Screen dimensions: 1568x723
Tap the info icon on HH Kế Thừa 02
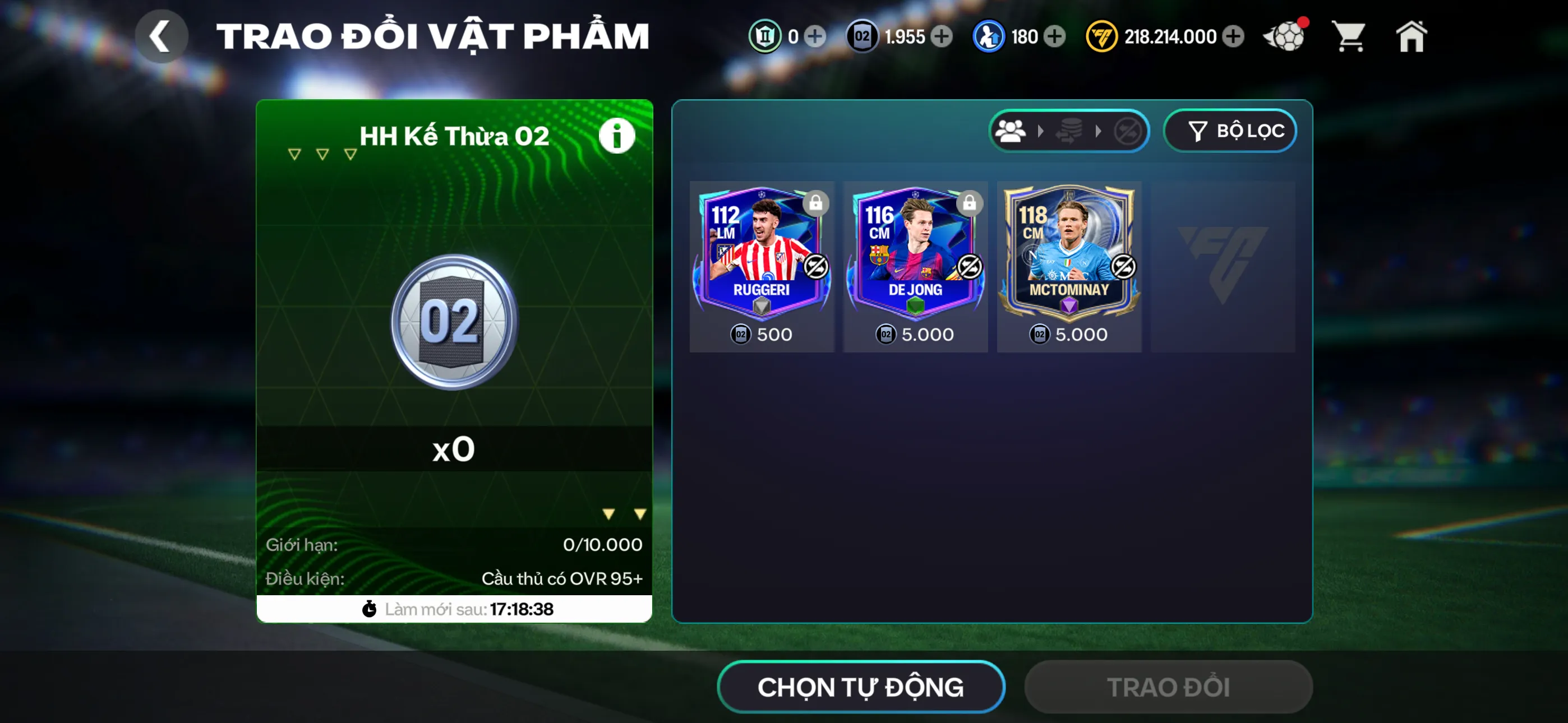coord(616,135)
